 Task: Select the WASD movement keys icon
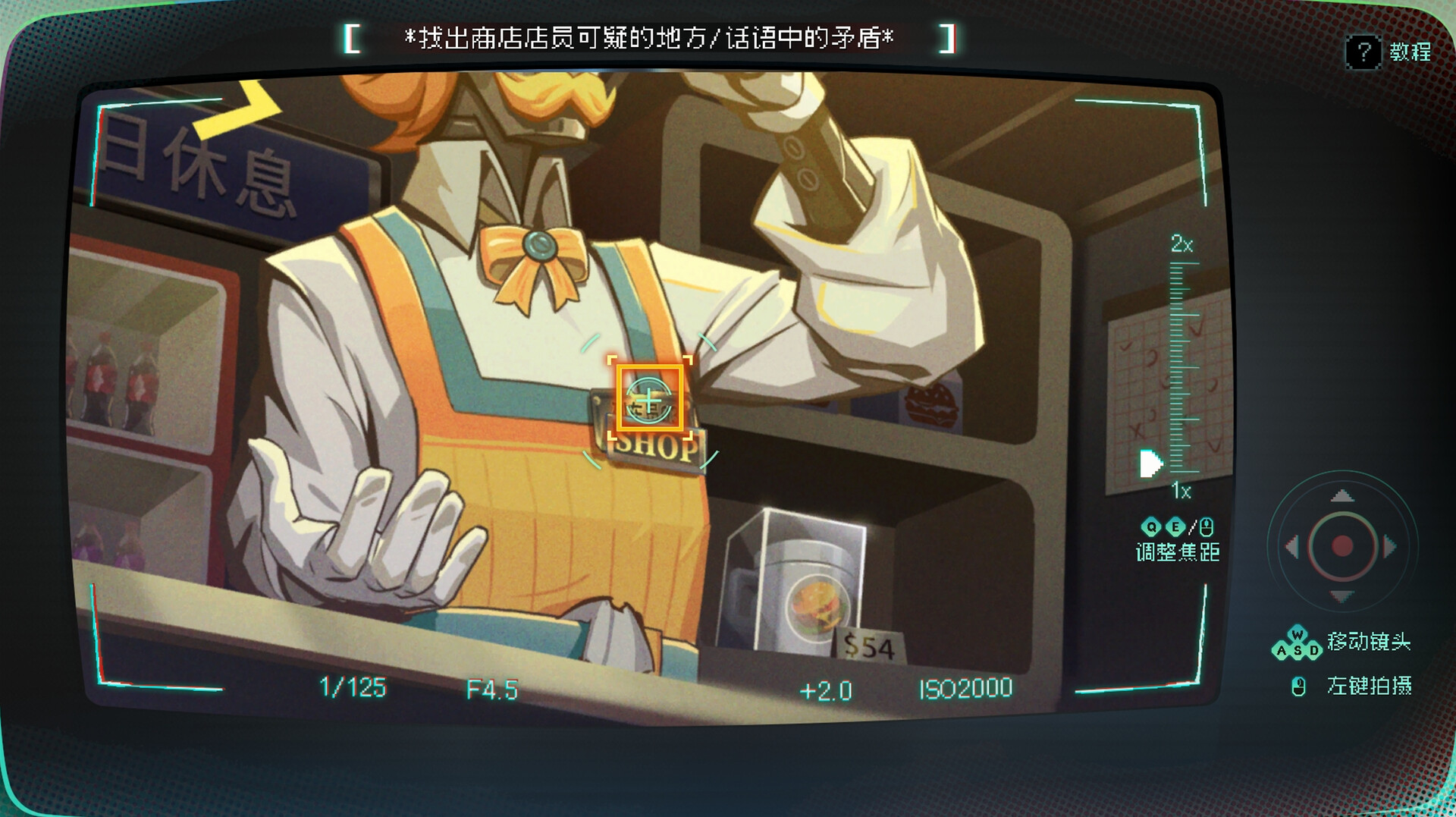point(1299,645)
